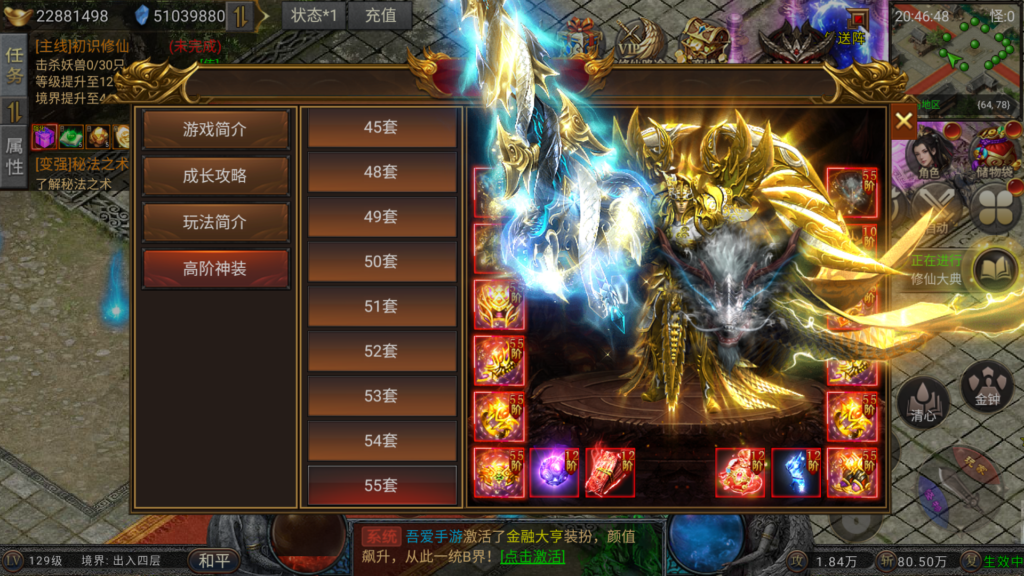Open the 充值 recharge shop

coord(380,15)
